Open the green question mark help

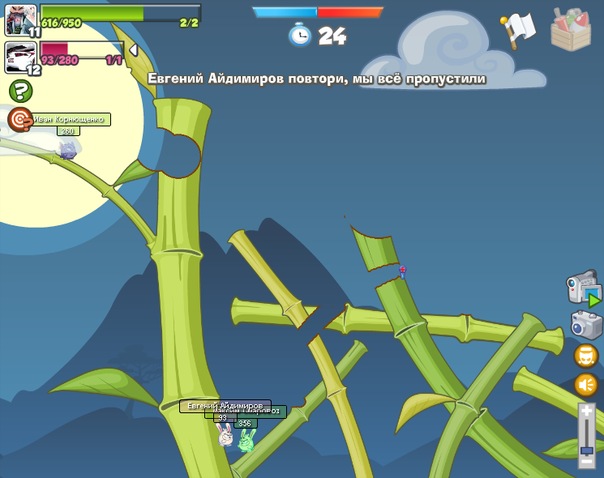pos(20,91)
